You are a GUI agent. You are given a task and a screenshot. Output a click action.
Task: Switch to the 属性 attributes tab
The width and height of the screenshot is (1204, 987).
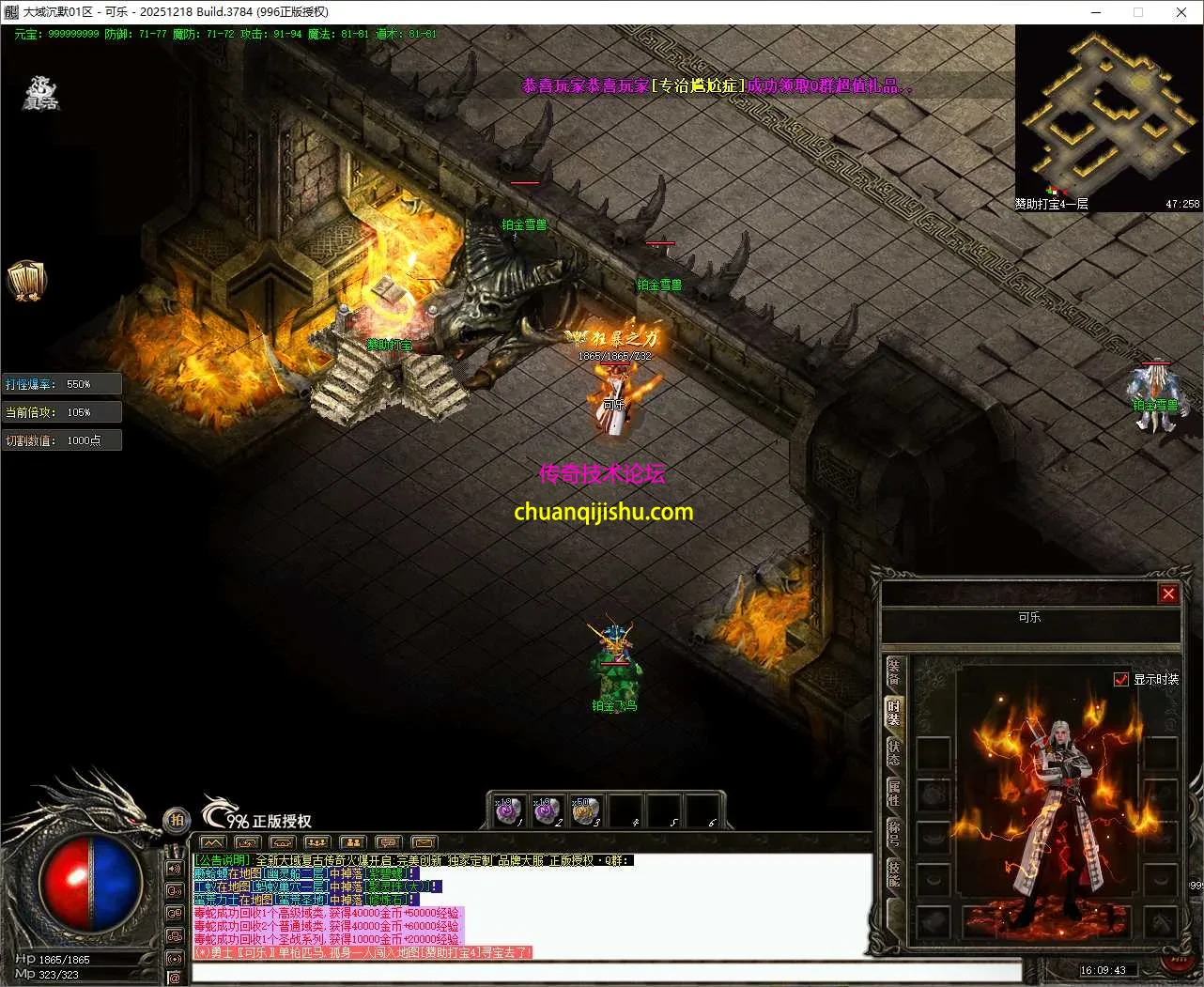(x=894, y=793)
